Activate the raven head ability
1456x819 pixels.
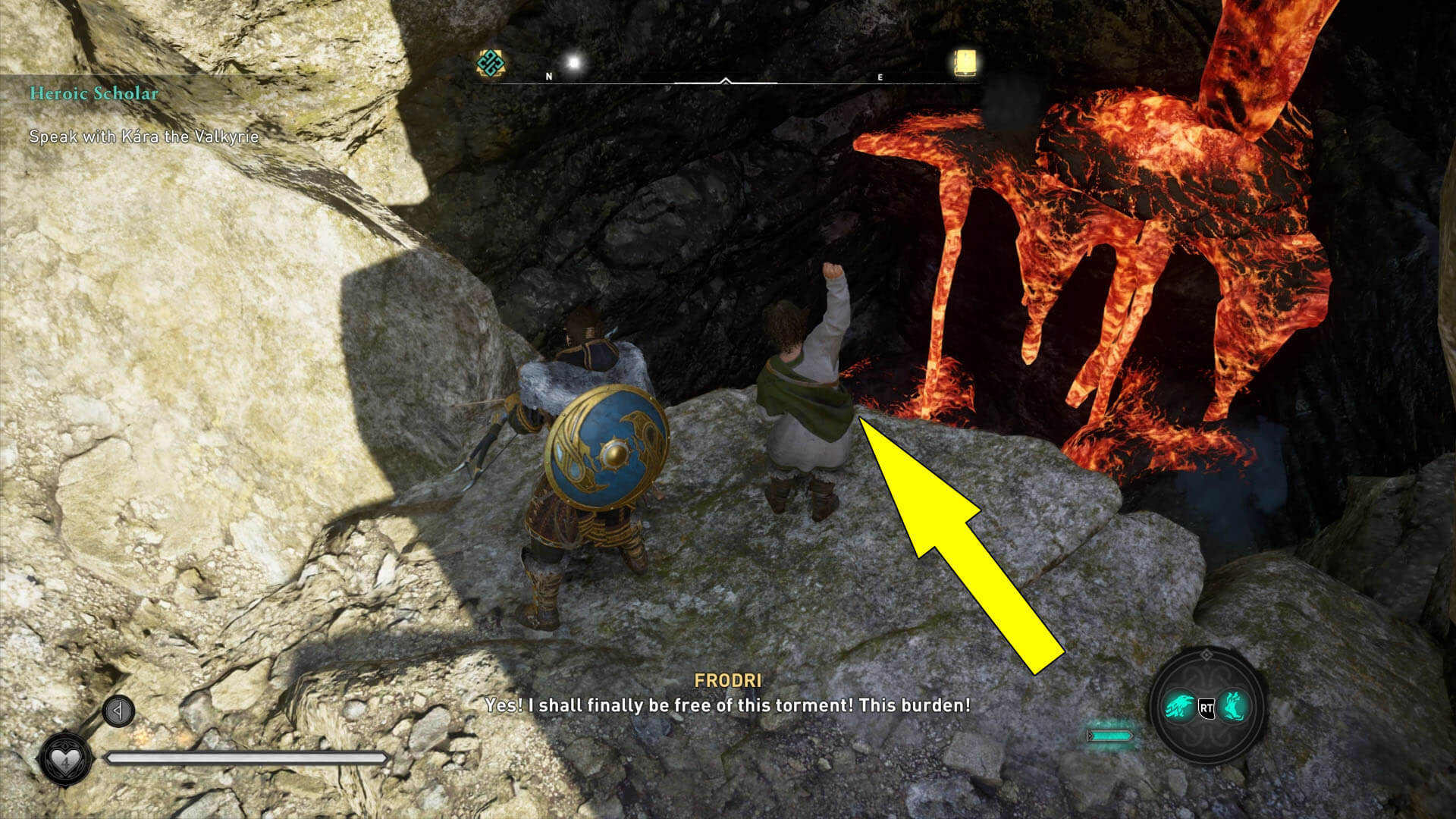click(x=1181, y=708)
